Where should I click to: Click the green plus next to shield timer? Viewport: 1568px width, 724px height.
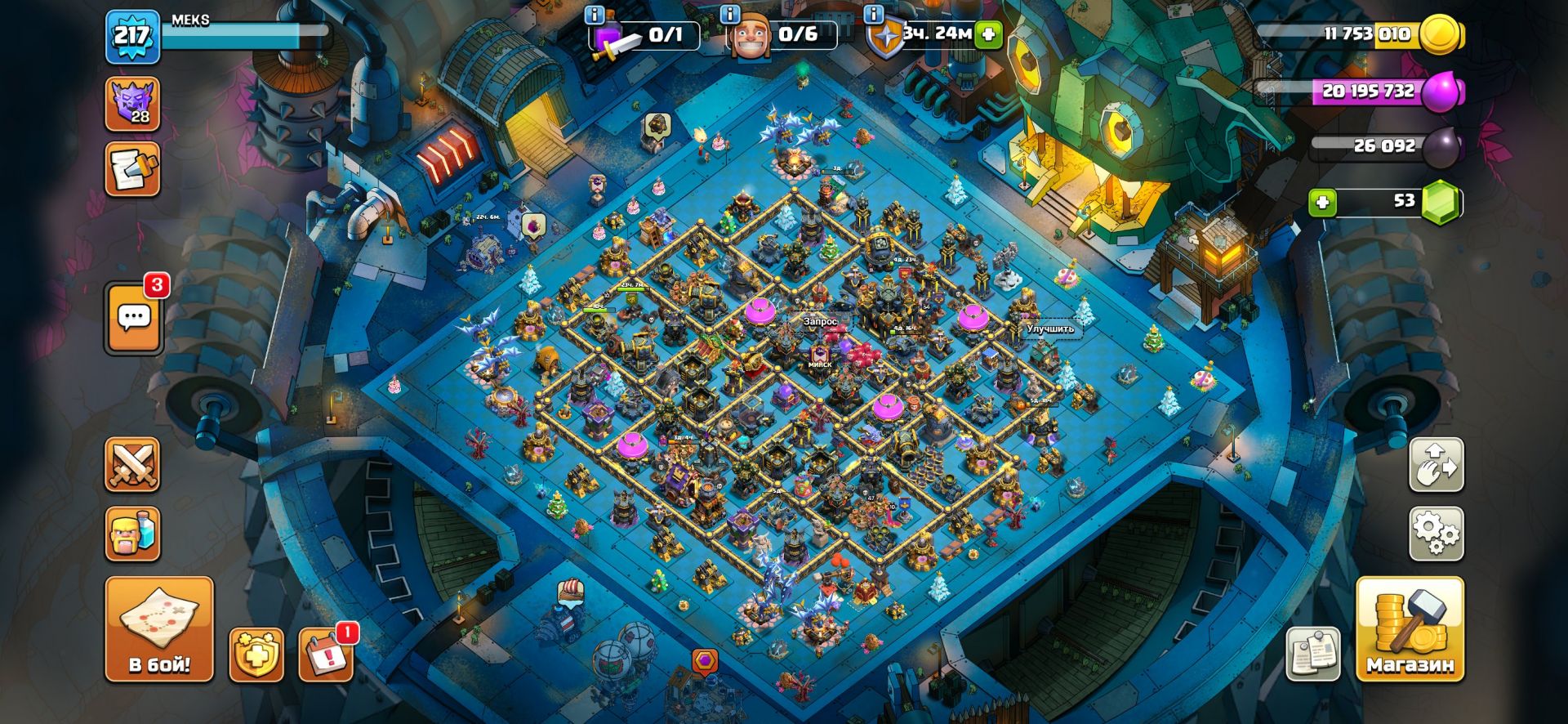[988, 34]
